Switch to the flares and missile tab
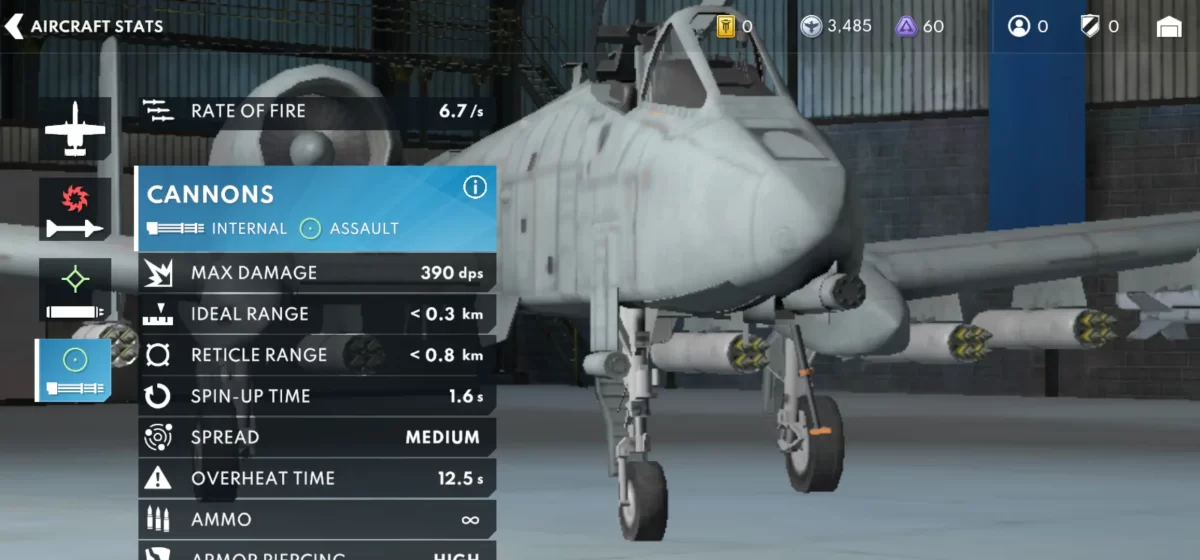 [x=75, y=210]
